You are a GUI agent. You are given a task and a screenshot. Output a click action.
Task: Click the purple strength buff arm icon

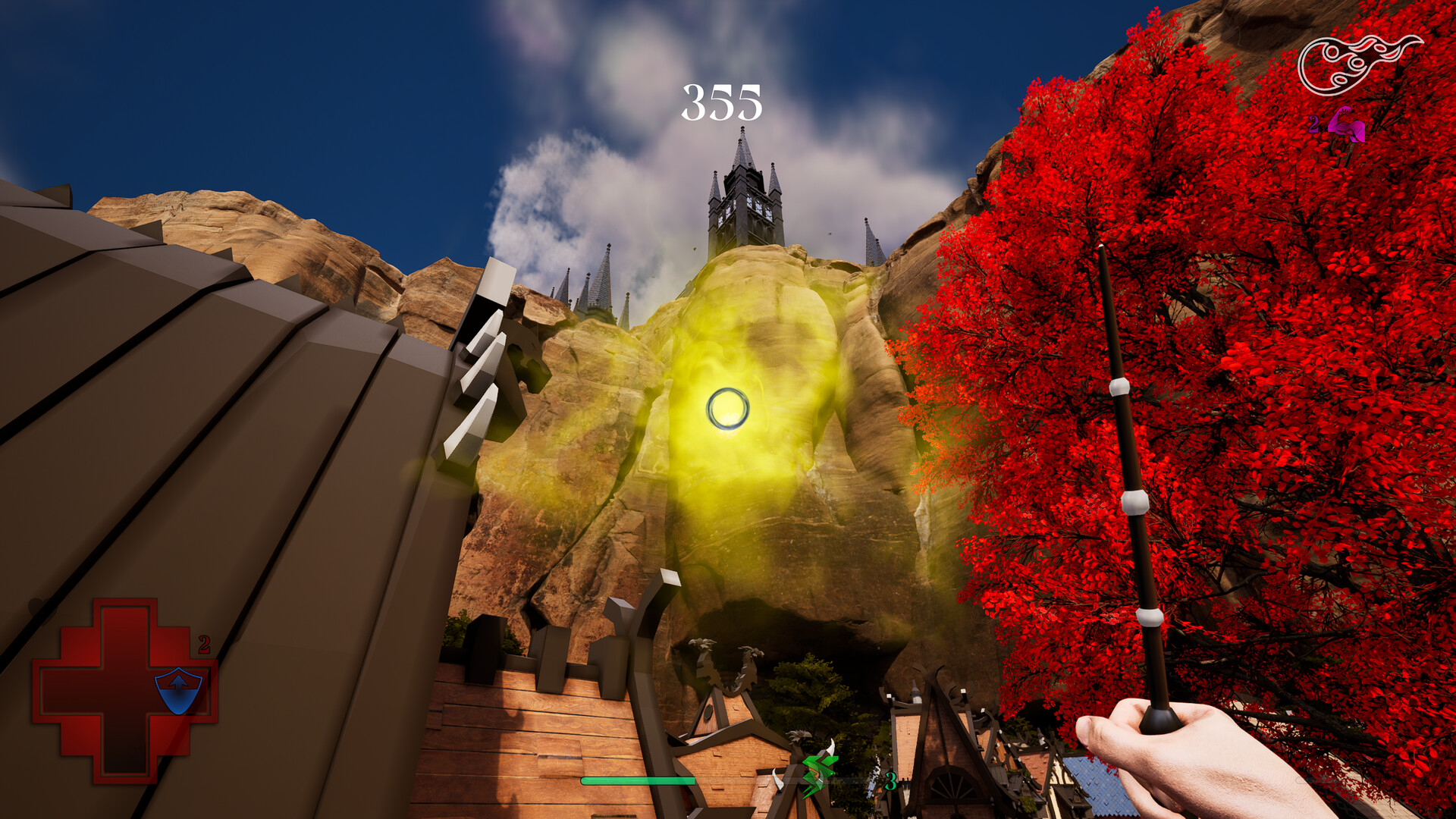click(1347, 124)
